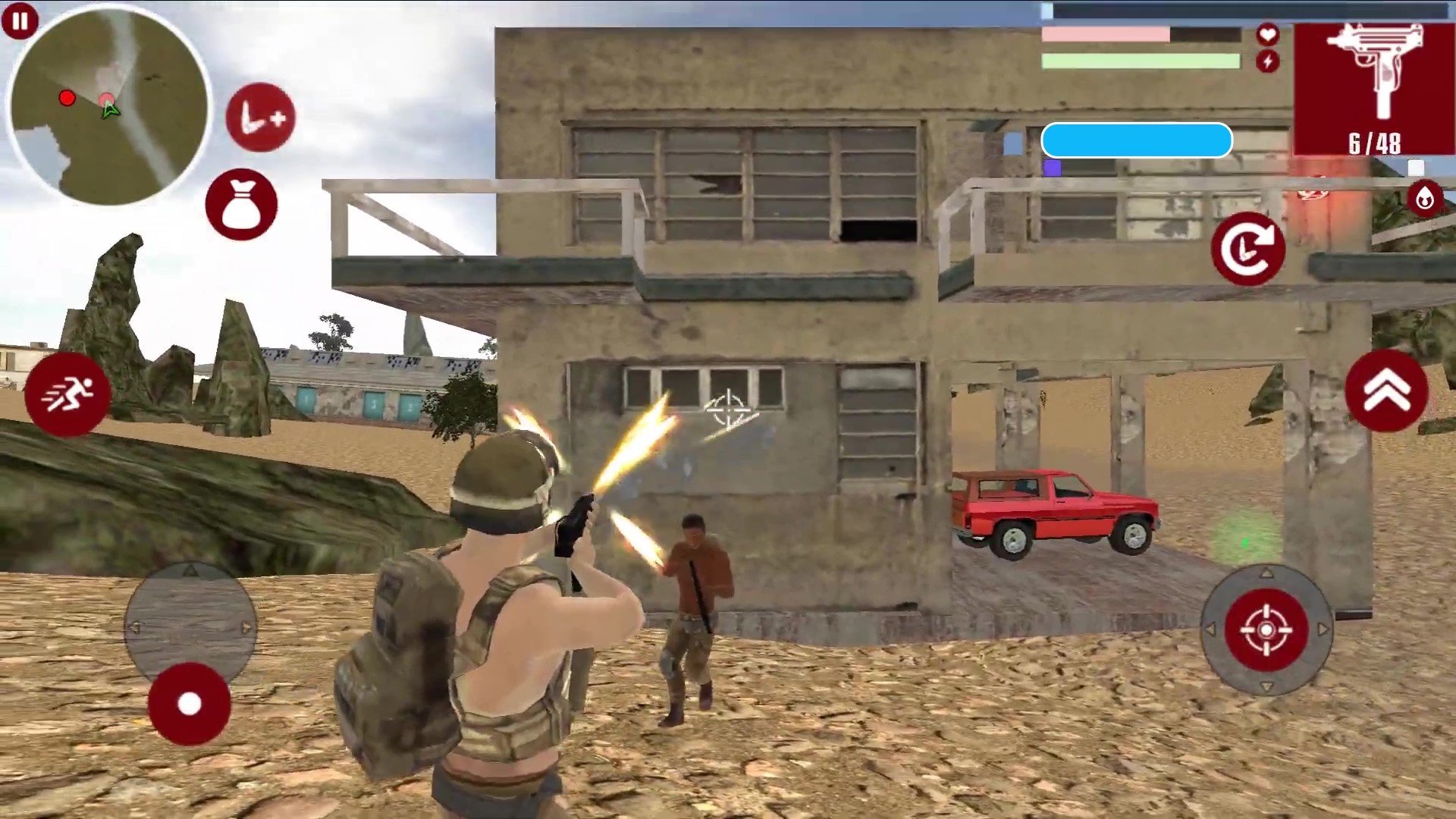Tap the fire droplet icon on the right edge

pyautogui.click(x=1424, y=199)
